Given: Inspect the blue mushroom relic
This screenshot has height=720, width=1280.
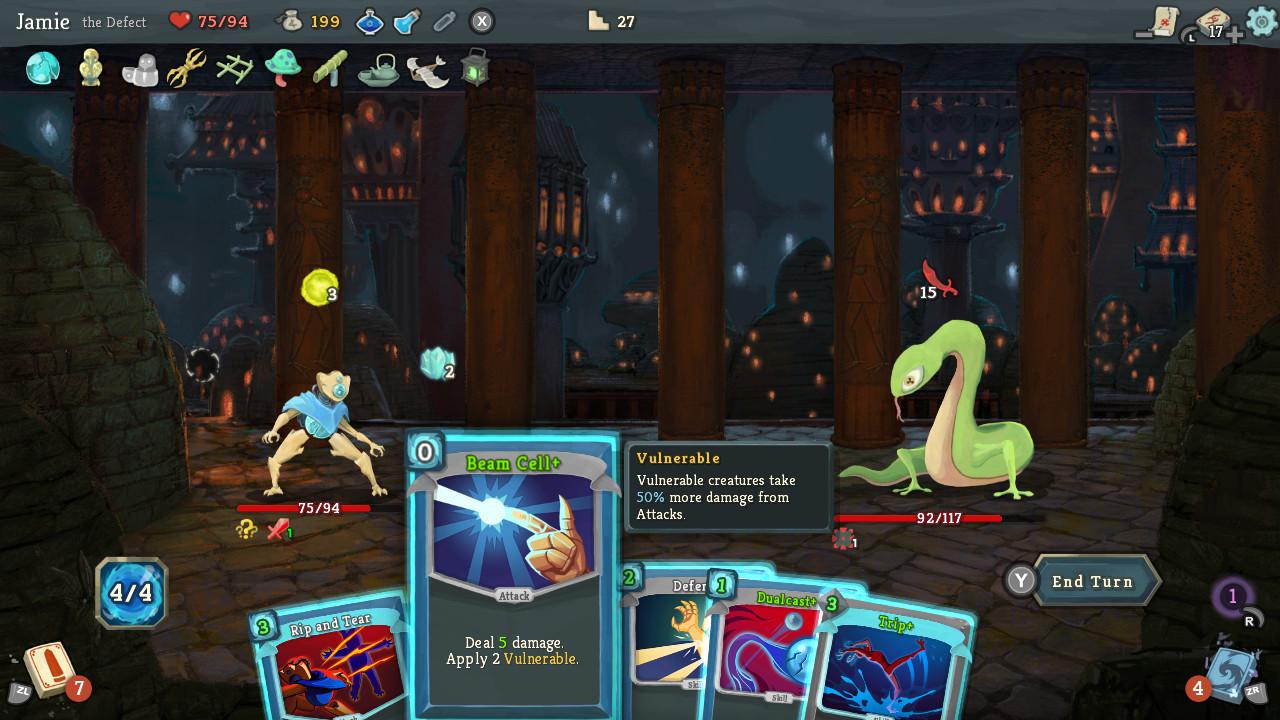Looking at the screenshot, I should point(283,67).
